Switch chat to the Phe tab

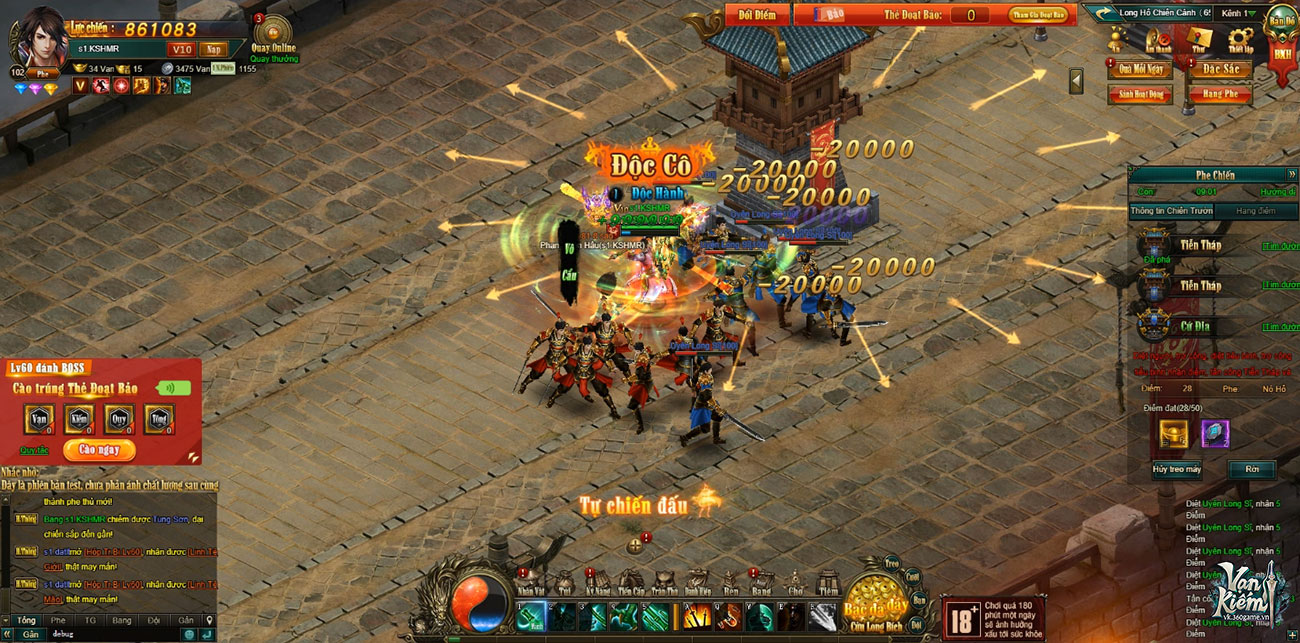pos(58,620)
